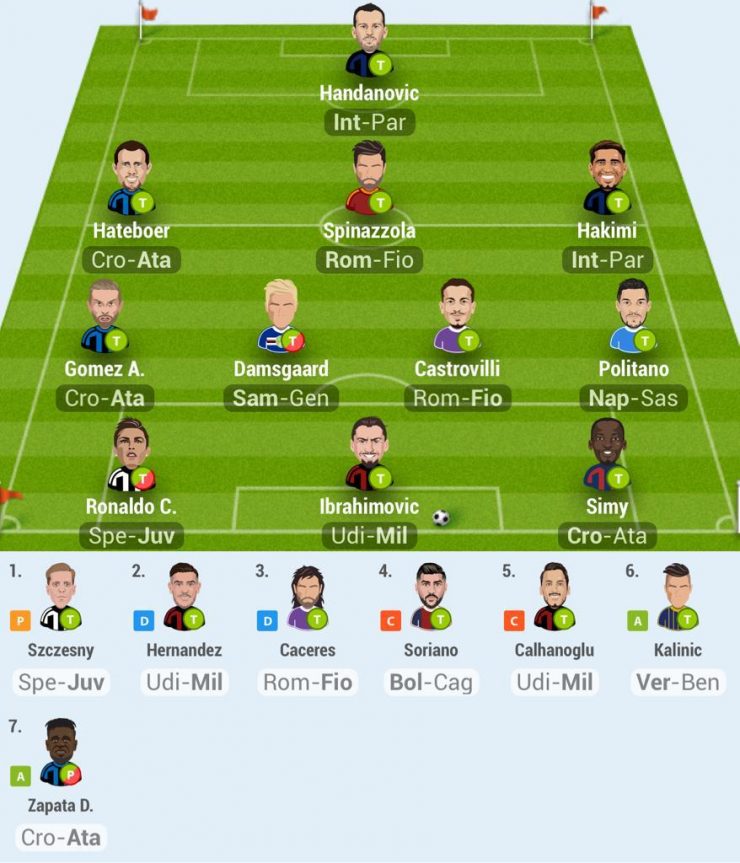Screen dimensions: 740x863
Task: Select striker Ronaldo C.
Action: (130, 455)
